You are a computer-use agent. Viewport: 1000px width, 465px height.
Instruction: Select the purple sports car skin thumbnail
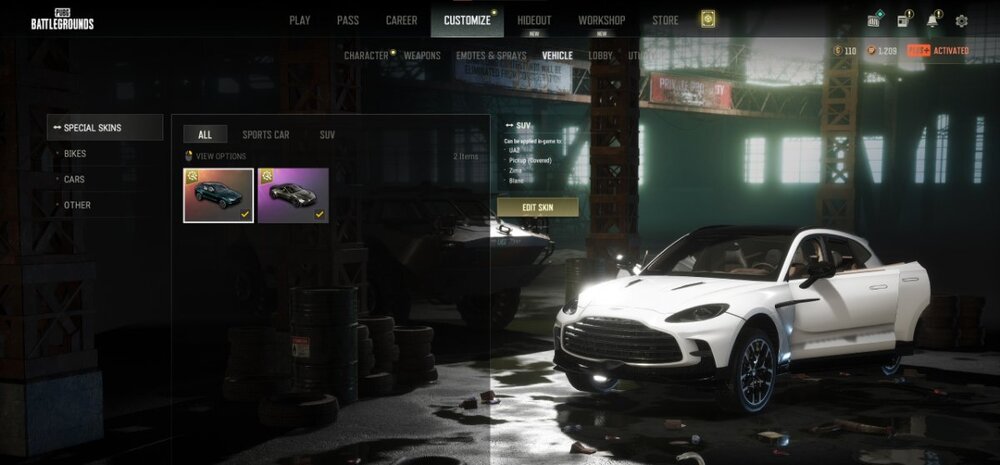[x=293, y=194]
